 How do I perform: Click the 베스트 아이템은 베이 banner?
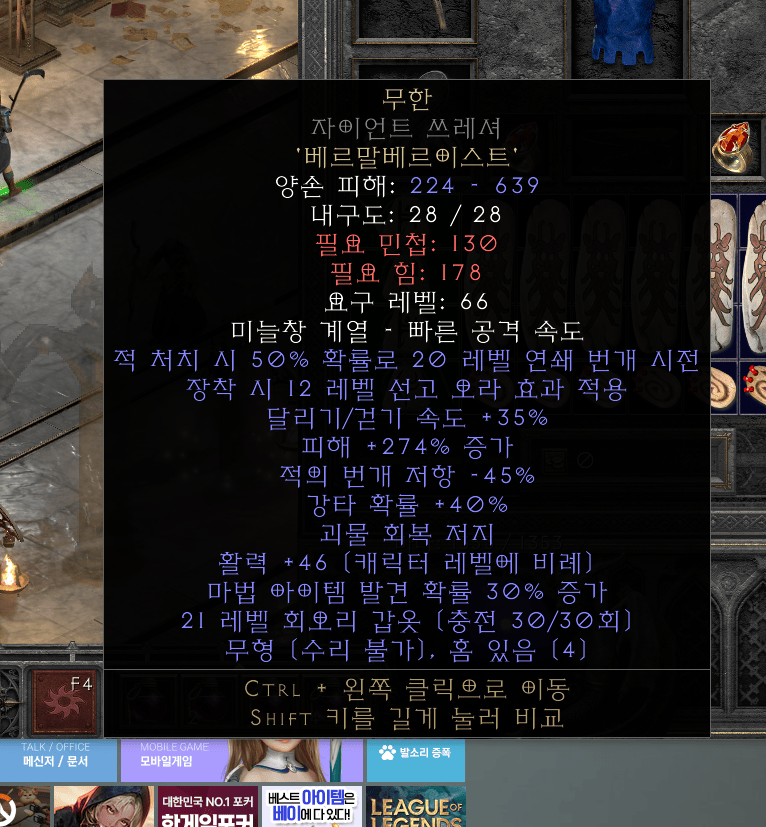coord(311,806)
